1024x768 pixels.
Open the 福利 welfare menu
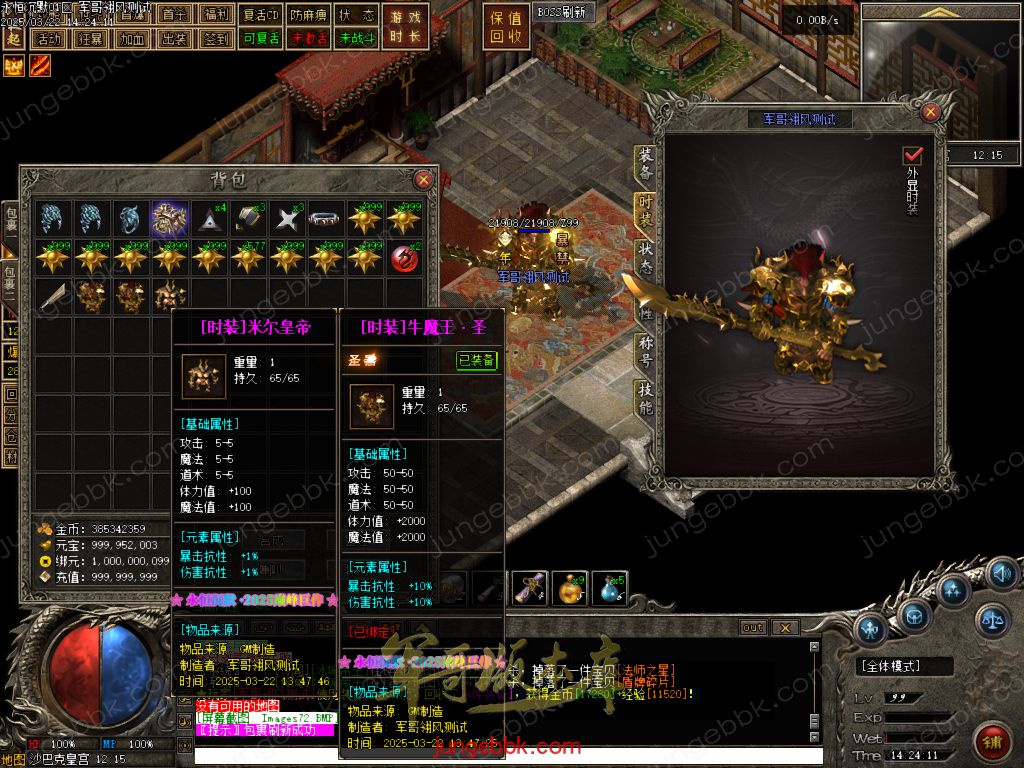[215, 15]
